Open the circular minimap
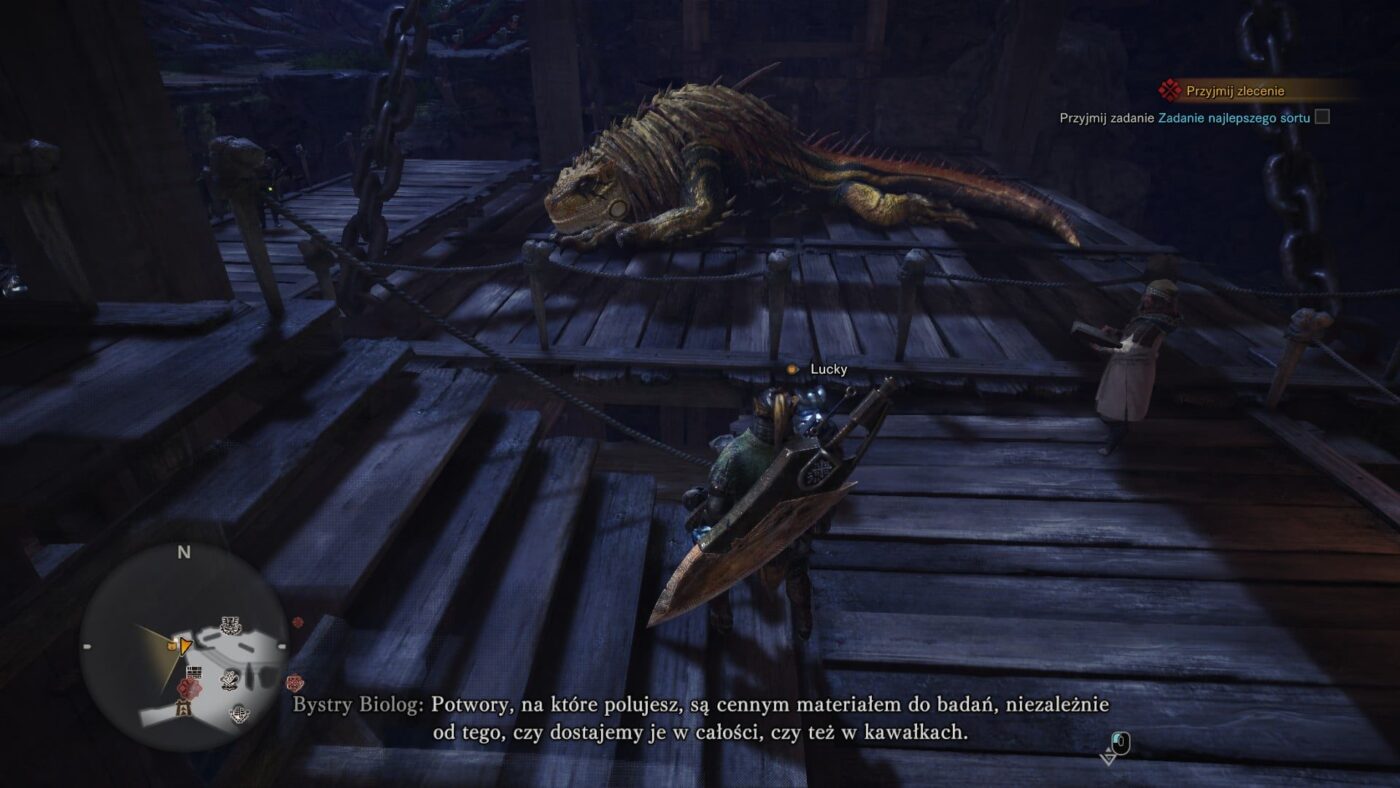 [184, 646]
